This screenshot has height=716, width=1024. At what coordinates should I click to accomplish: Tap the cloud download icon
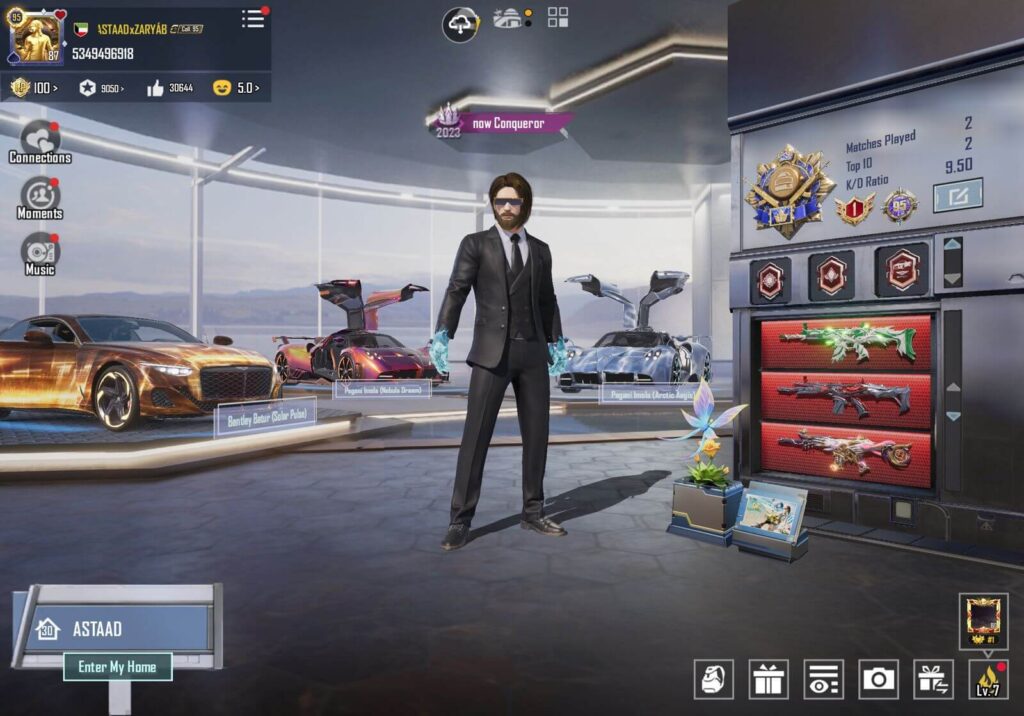tap(460, 23)
